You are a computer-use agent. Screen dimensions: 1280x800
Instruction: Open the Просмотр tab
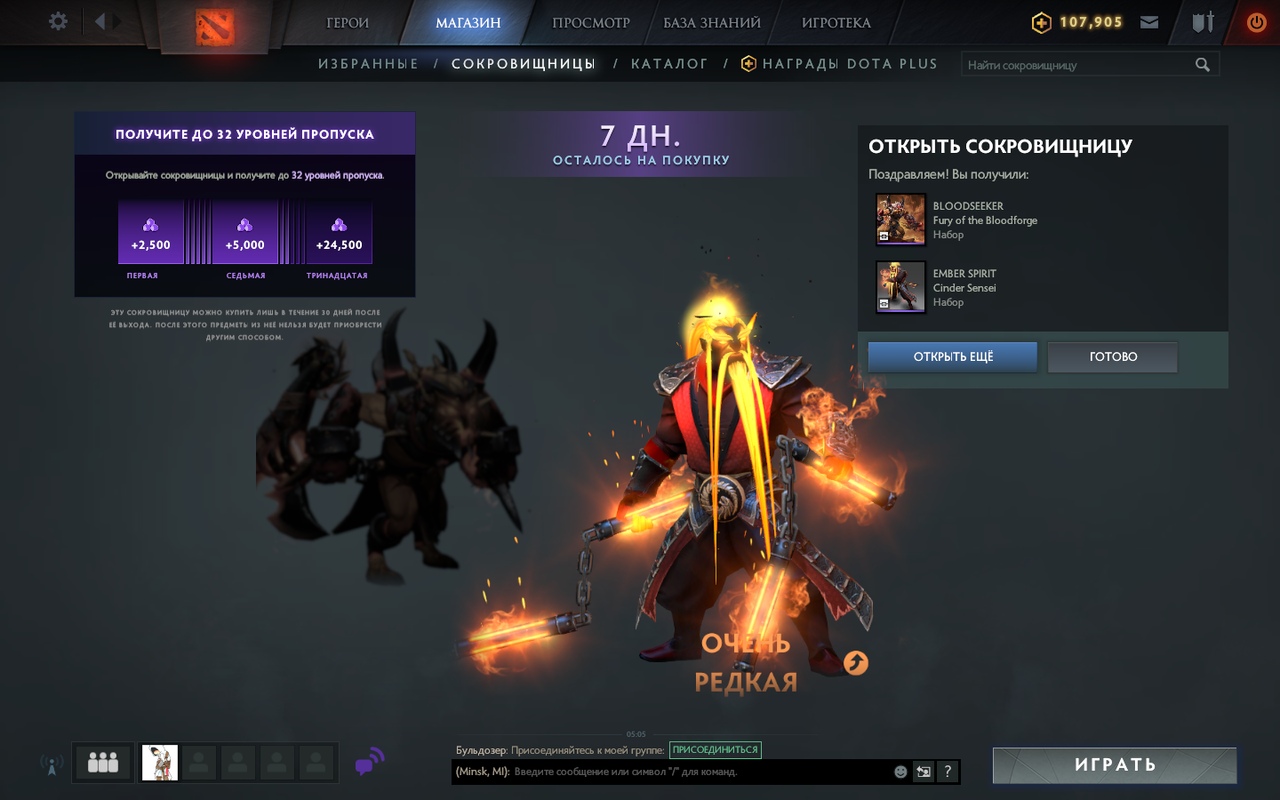pyautogui.click(x=591, y=22)
